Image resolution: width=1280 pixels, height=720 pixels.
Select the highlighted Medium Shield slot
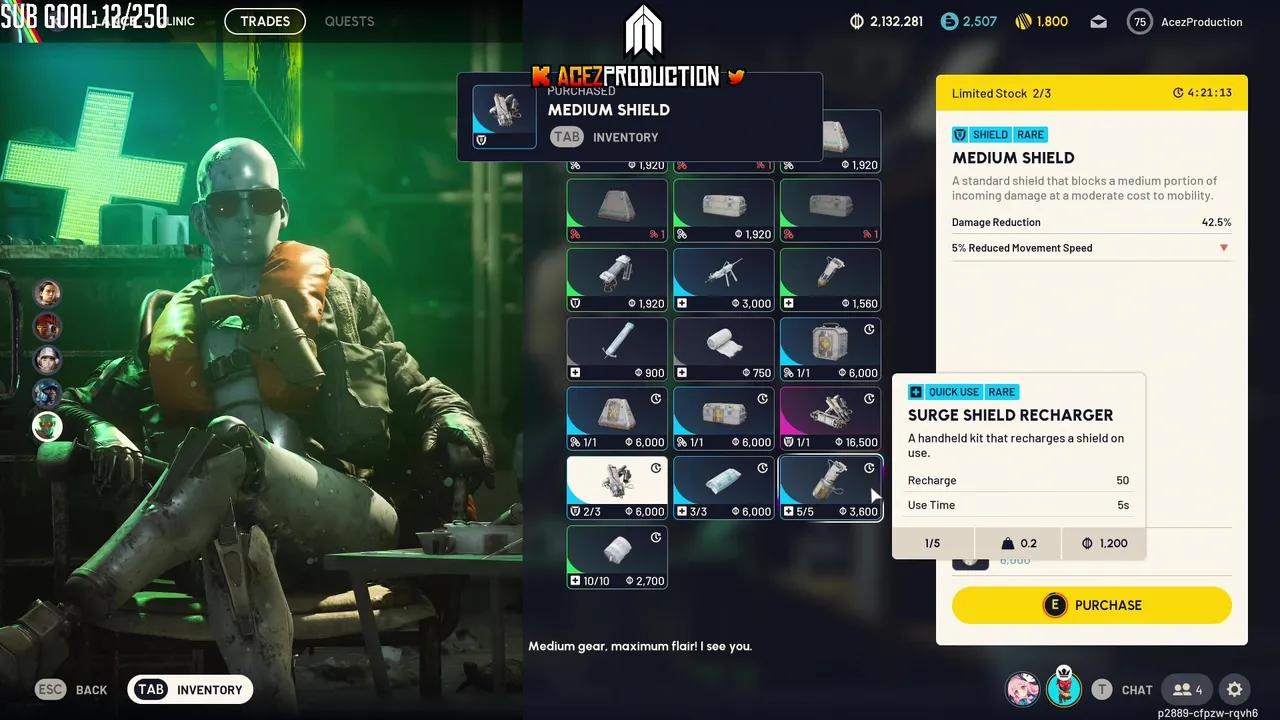pyautogui.click(x=617, y=488)
